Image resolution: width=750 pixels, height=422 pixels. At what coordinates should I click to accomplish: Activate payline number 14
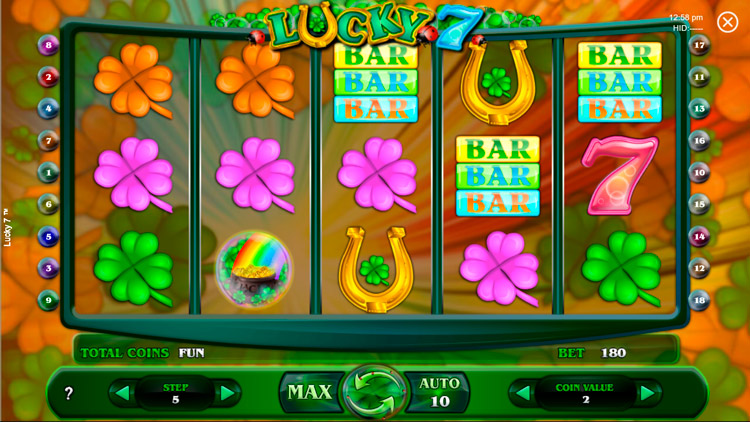tap(700, 236)
